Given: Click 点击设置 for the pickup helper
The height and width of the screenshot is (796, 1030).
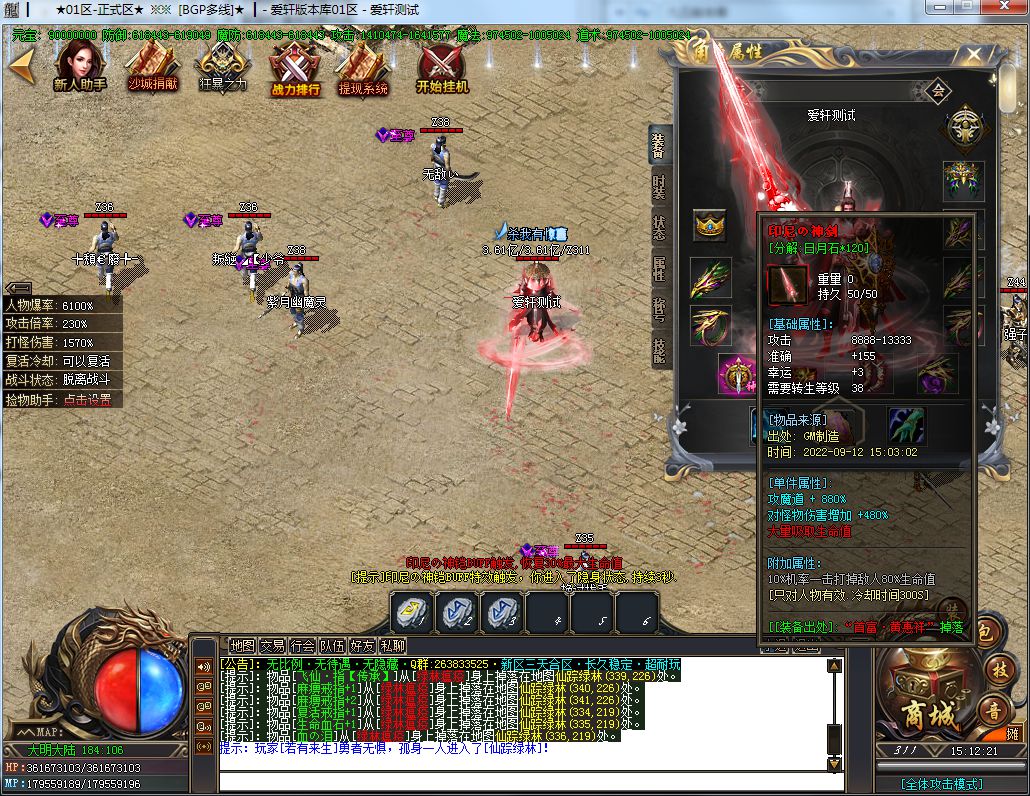Looking at the screenshot, I should [86, 399].
